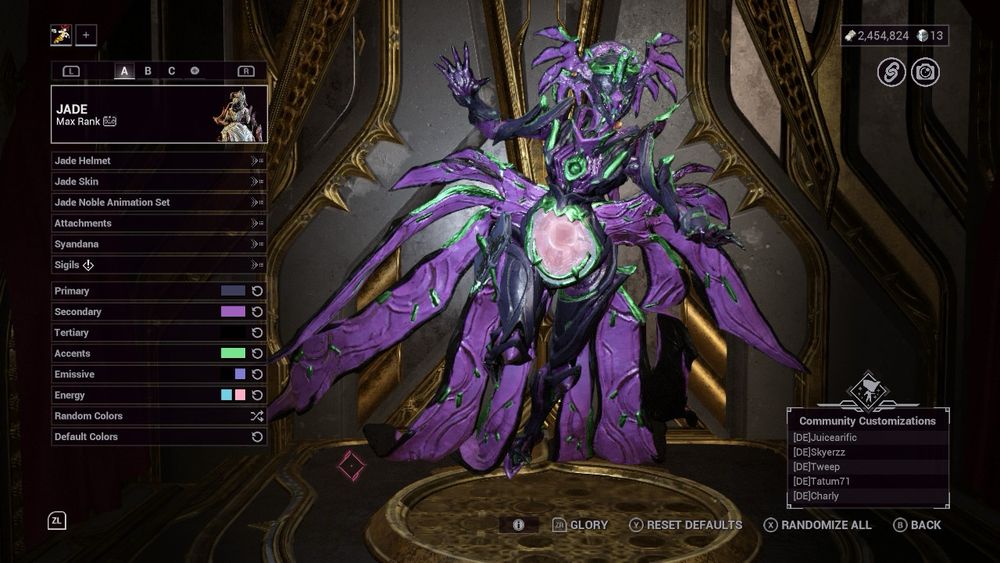Image resolution: width=1000 pixels, height=563 pixels.
Task: Change the purple Secondary color swatch
Action: click(x=232, y=312)
